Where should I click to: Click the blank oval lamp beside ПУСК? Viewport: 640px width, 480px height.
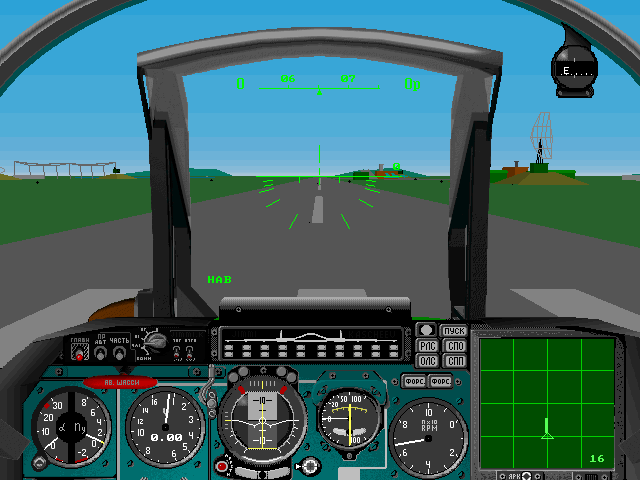pyautogui.click(x=427, y=330)
